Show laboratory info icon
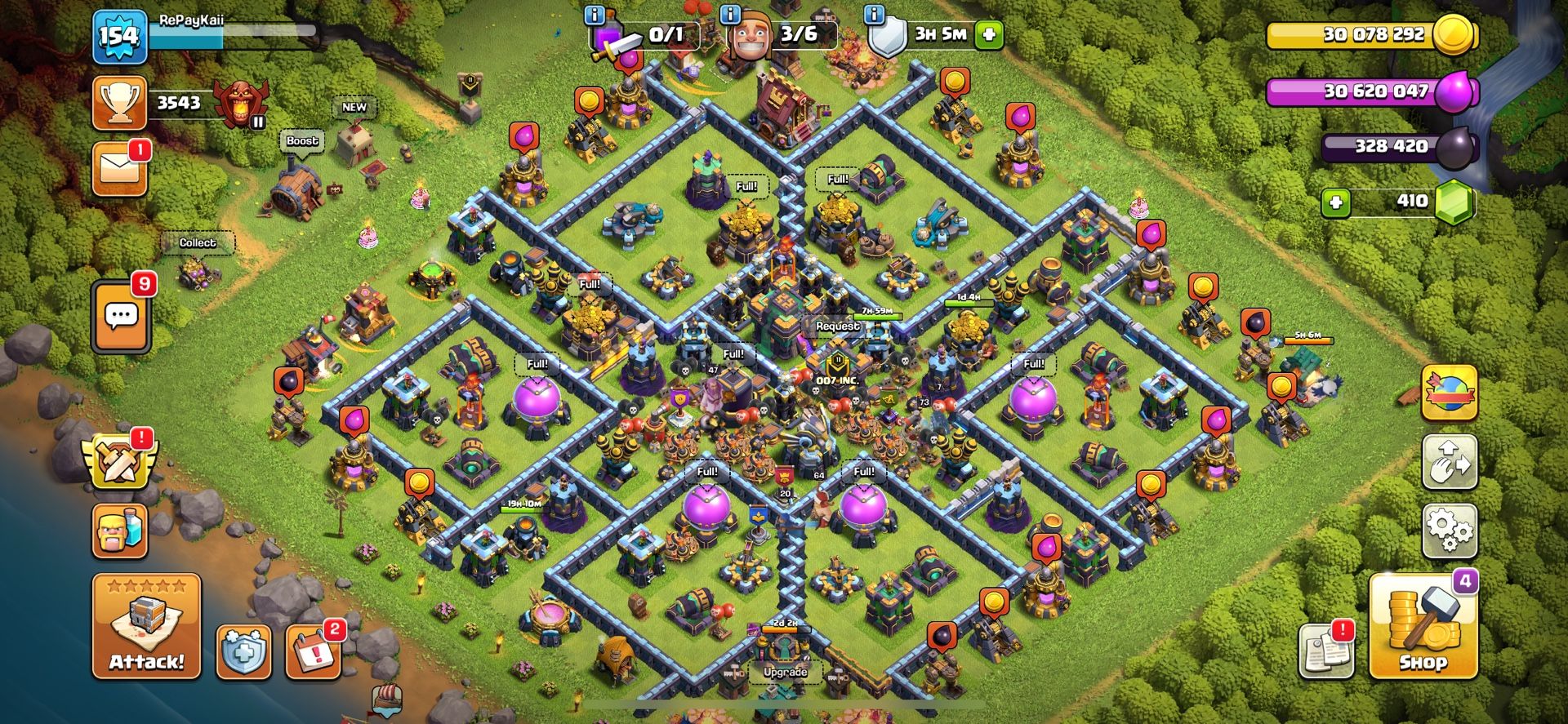The image size is (1568, 724). tap(595, 15)
